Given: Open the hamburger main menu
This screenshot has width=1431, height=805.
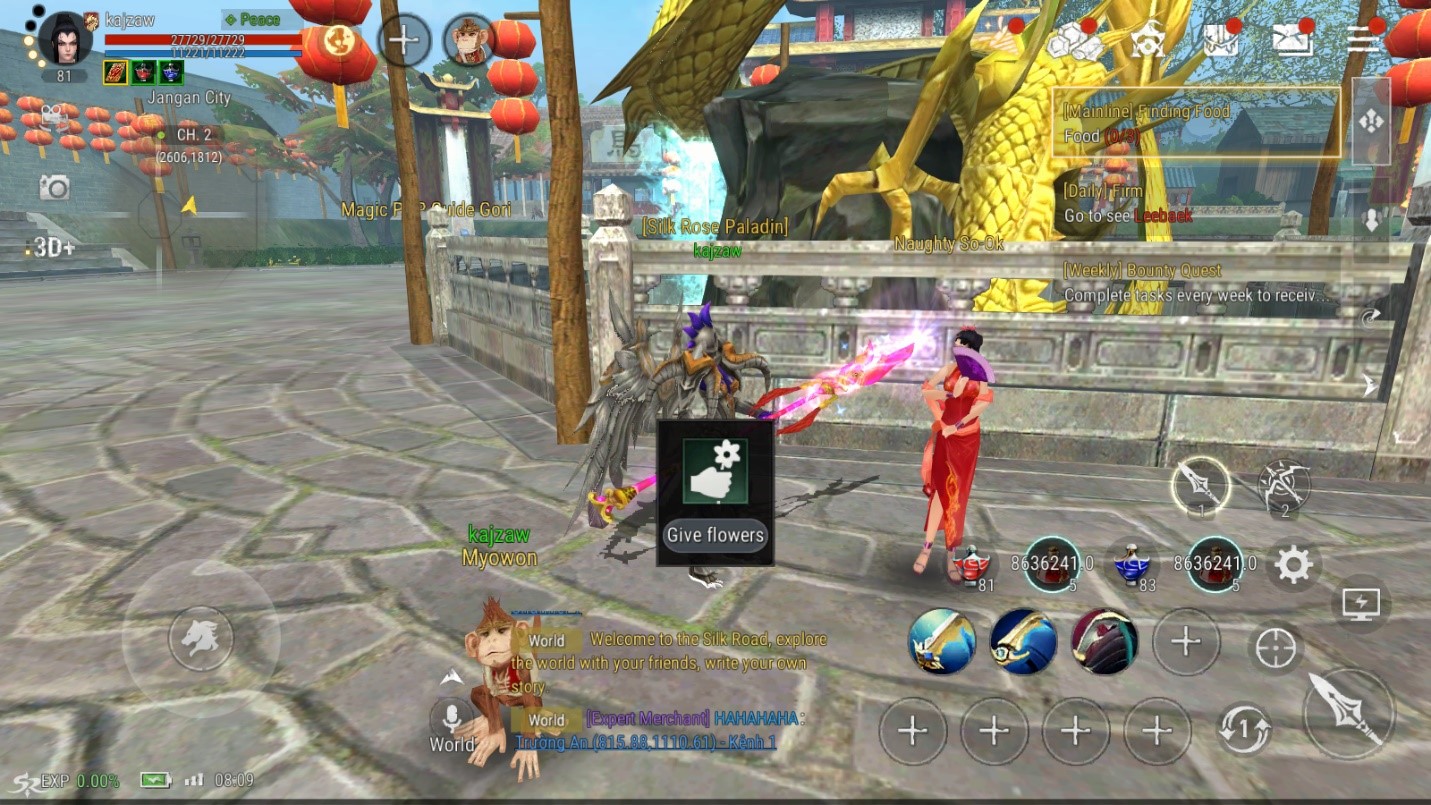Looking at the screenshot, I should pos(1362,38).
